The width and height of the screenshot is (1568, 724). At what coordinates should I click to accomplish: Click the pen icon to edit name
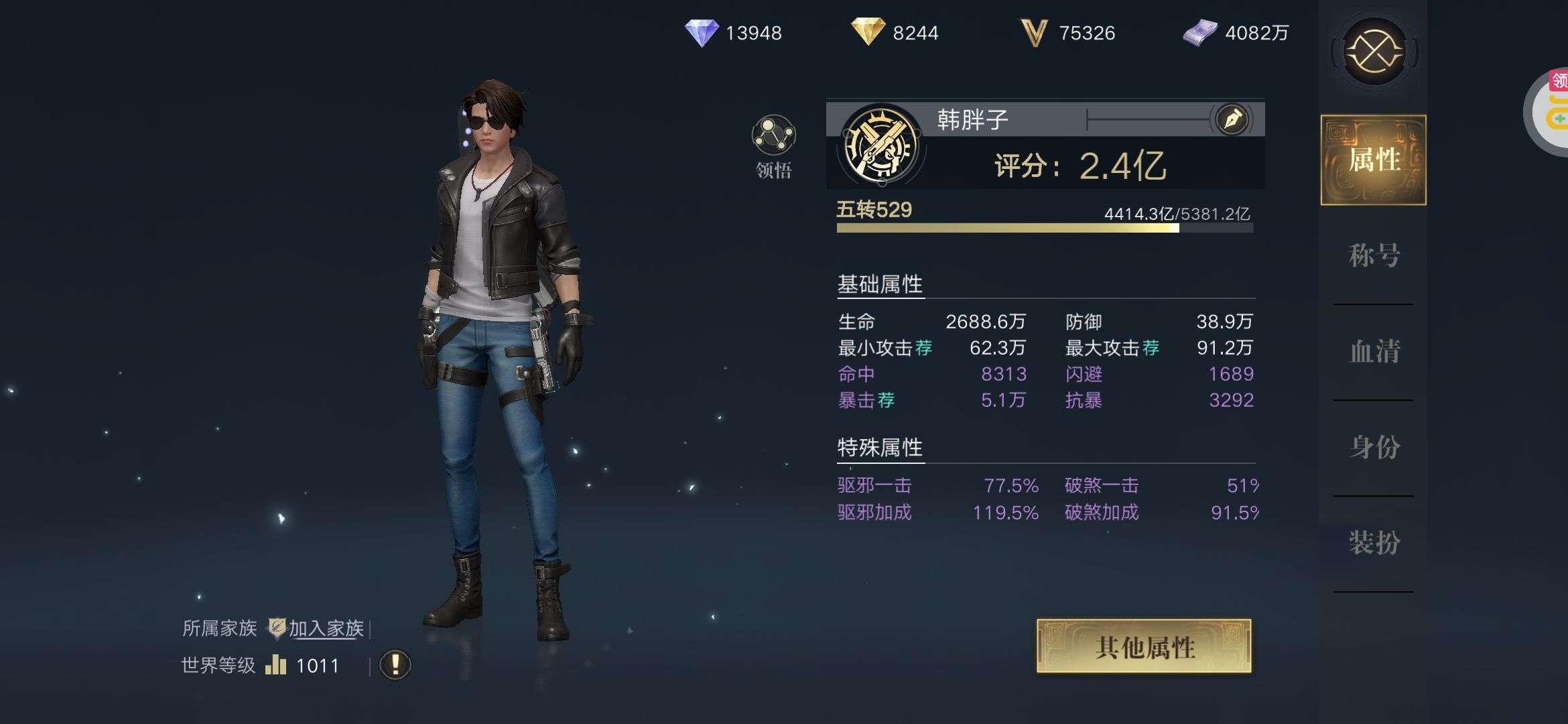(1232, 120)
